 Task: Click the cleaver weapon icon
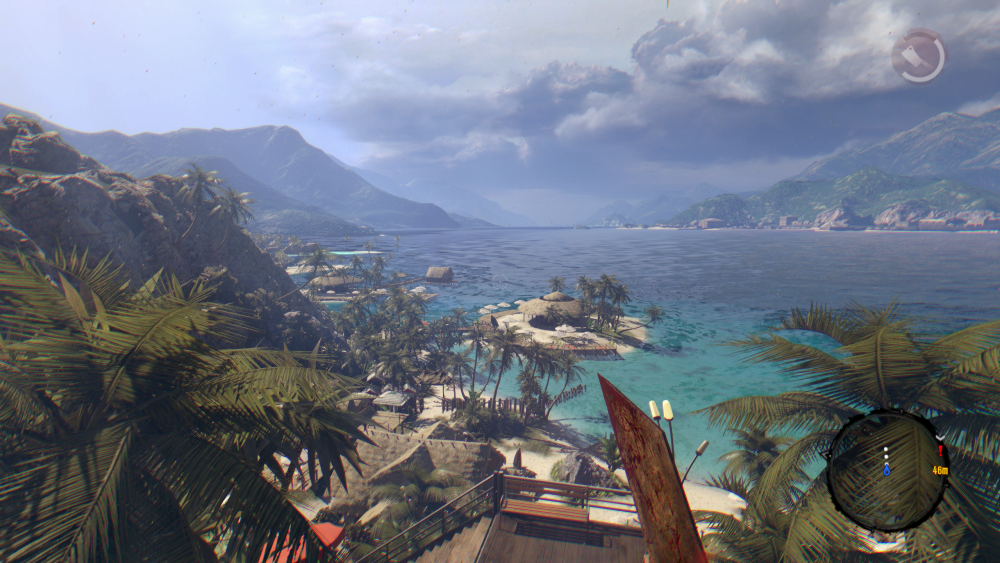point(919,56)
